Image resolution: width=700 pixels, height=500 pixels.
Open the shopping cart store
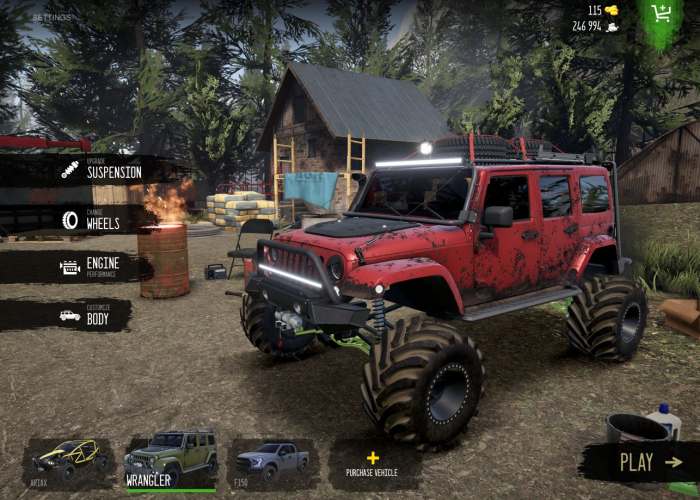(x=661, y=15)
